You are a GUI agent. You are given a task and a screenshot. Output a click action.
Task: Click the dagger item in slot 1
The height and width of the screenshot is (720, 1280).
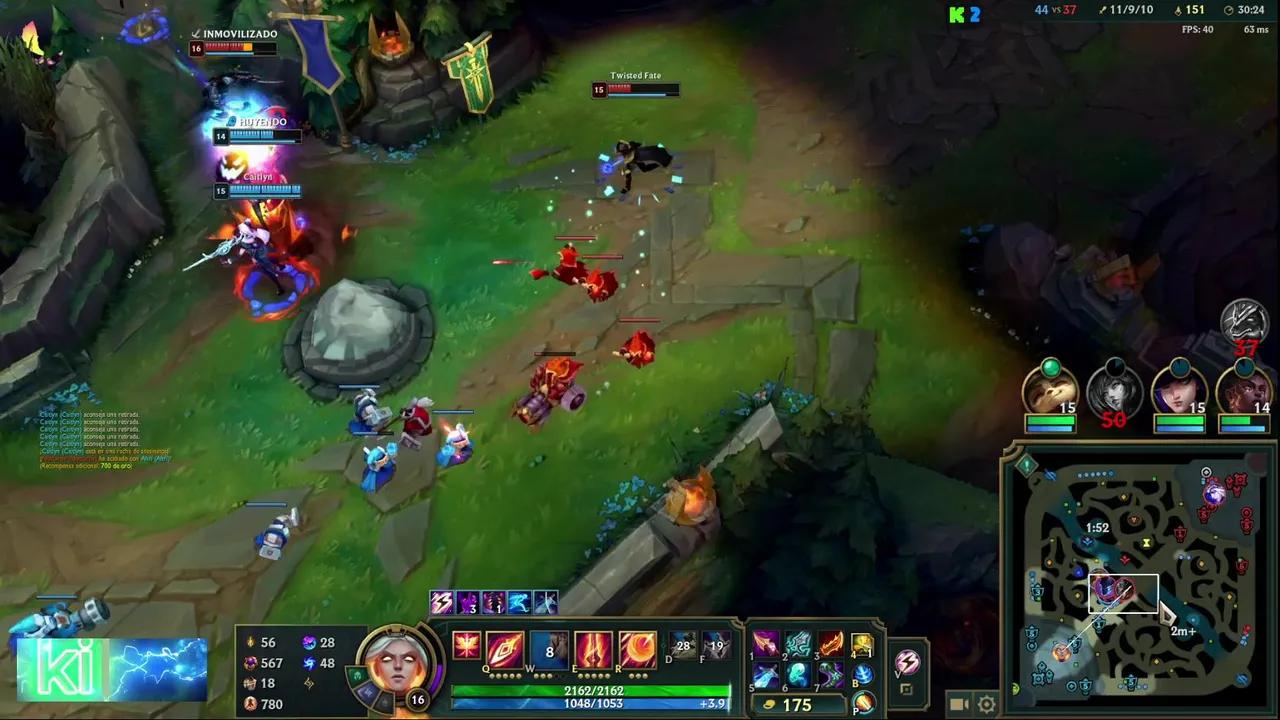coord(764,642)
